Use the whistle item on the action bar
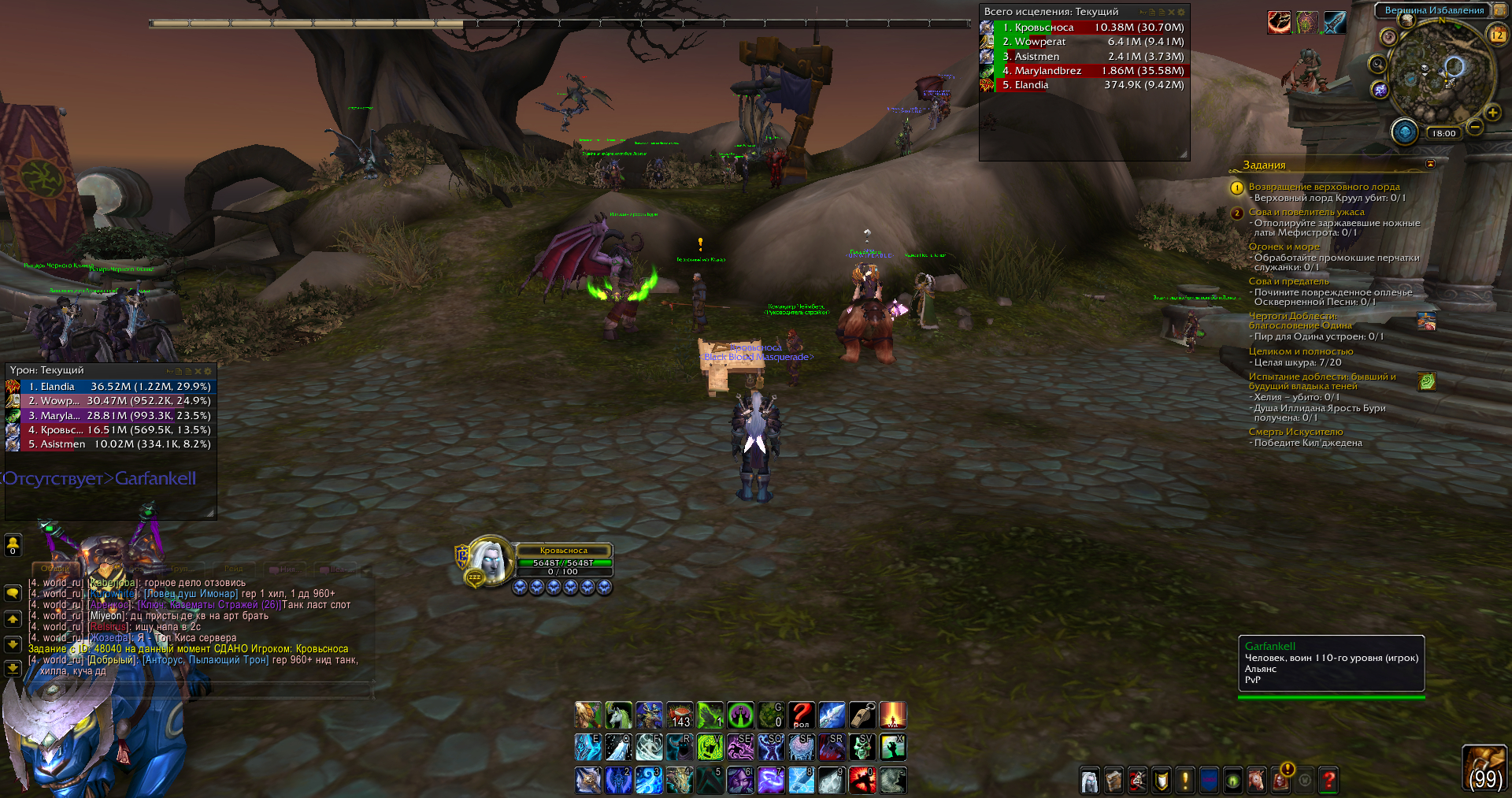1512x798 pixels. click(x=862, y=715)
